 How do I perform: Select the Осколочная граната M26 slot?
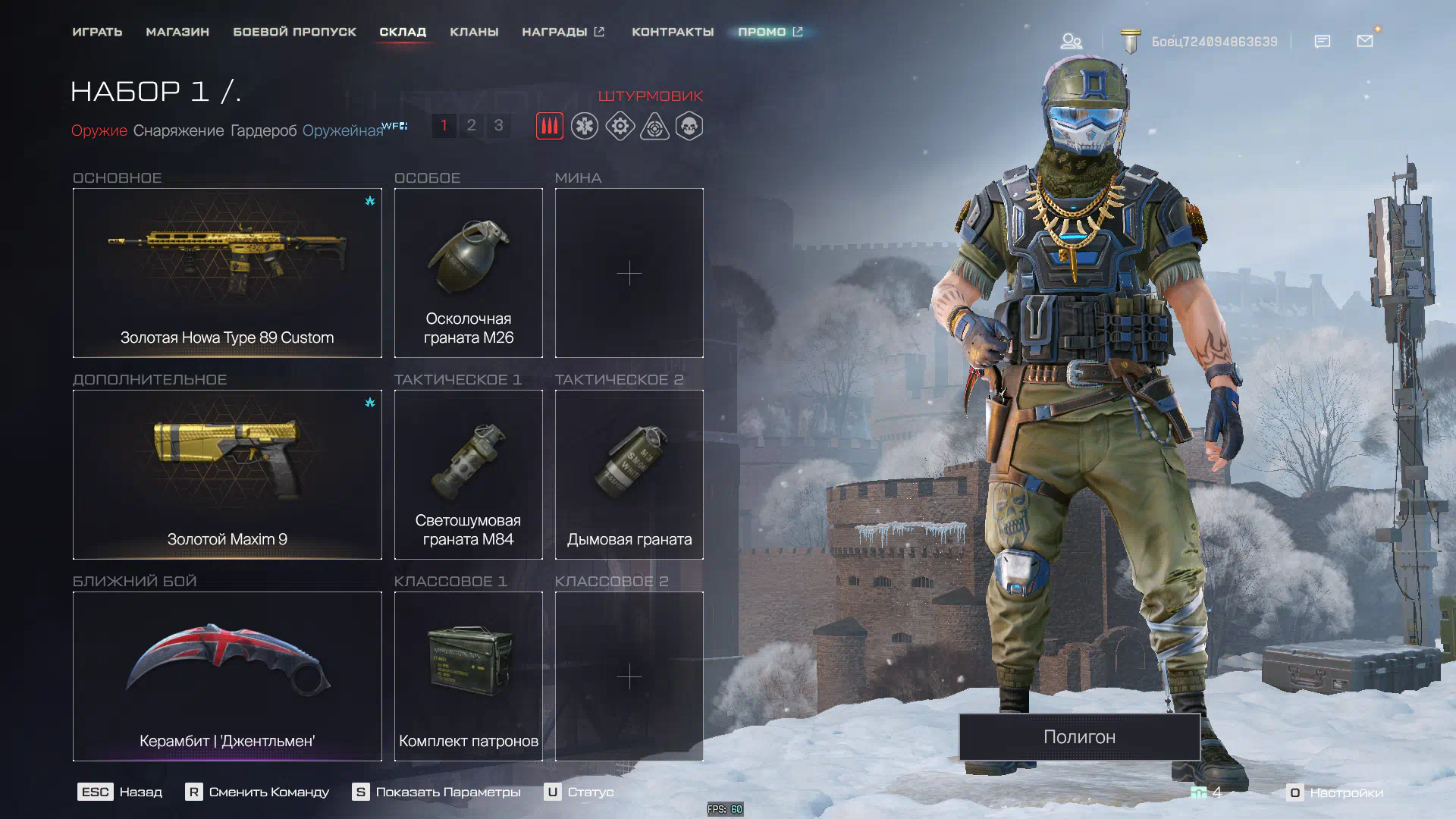(x=468, y=272)
